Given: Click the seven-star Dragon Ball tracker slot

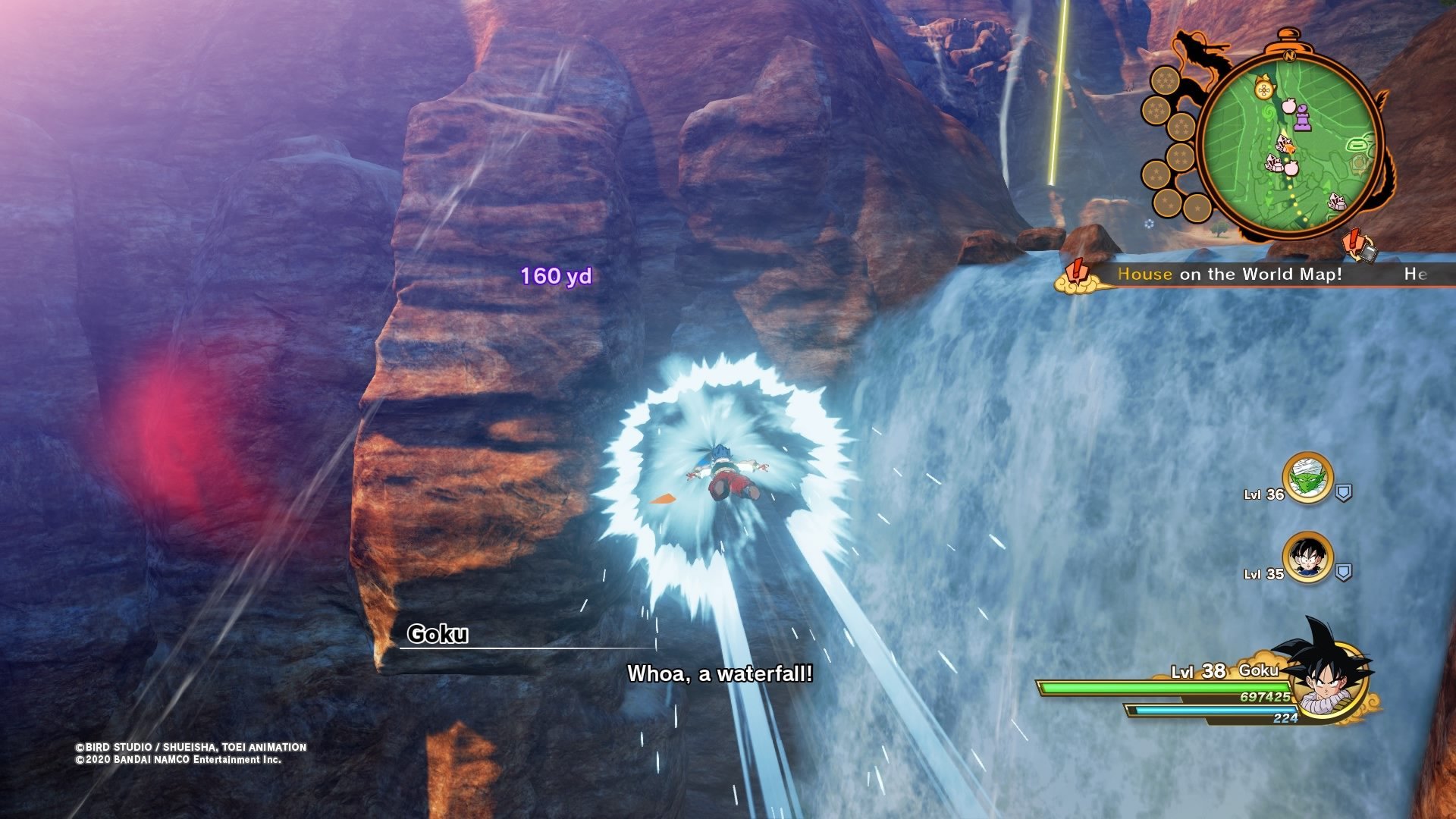Looking at the screenshot, I should click(x=1165, y=80).
